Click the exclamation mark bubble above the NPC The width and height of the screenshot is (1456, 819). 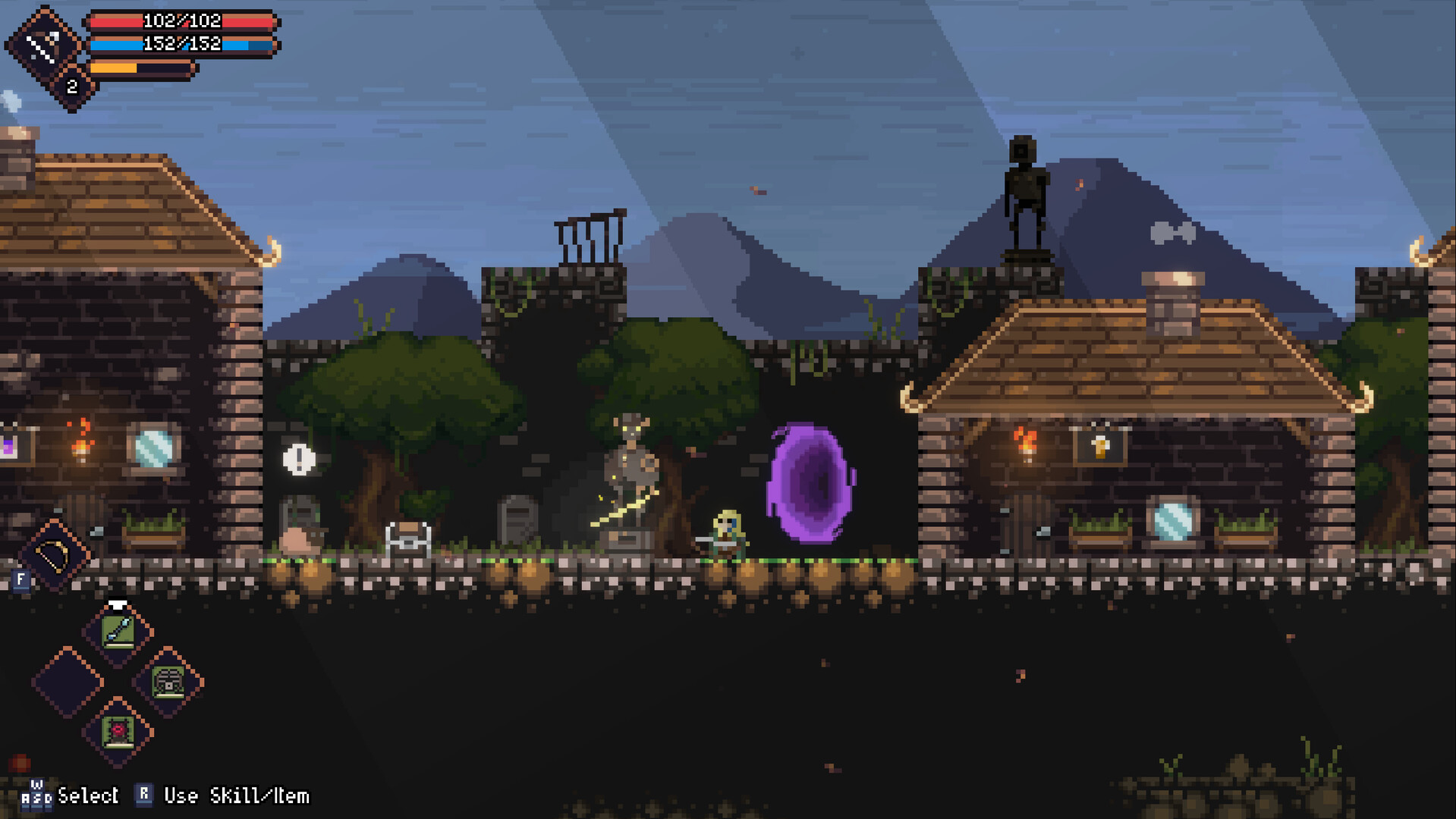tap(297, 460)
